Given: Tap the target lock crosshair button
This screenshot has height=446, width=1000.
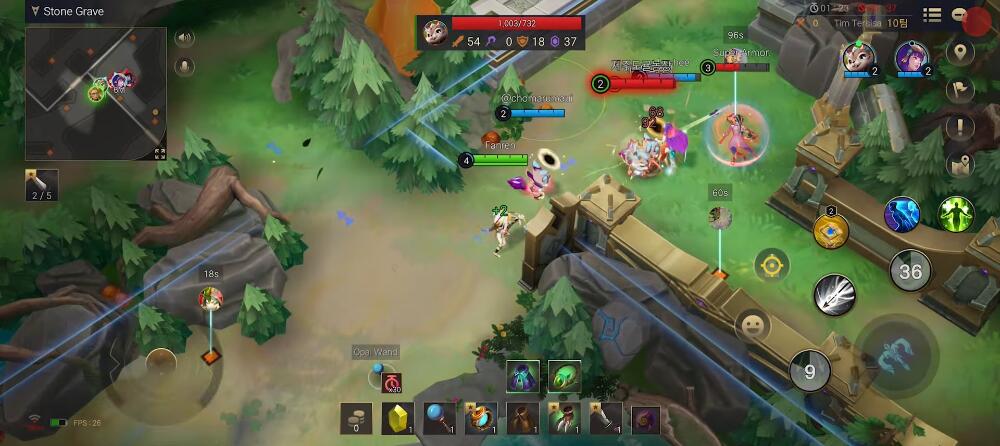Looking at the screenshot, I should 771,266.
